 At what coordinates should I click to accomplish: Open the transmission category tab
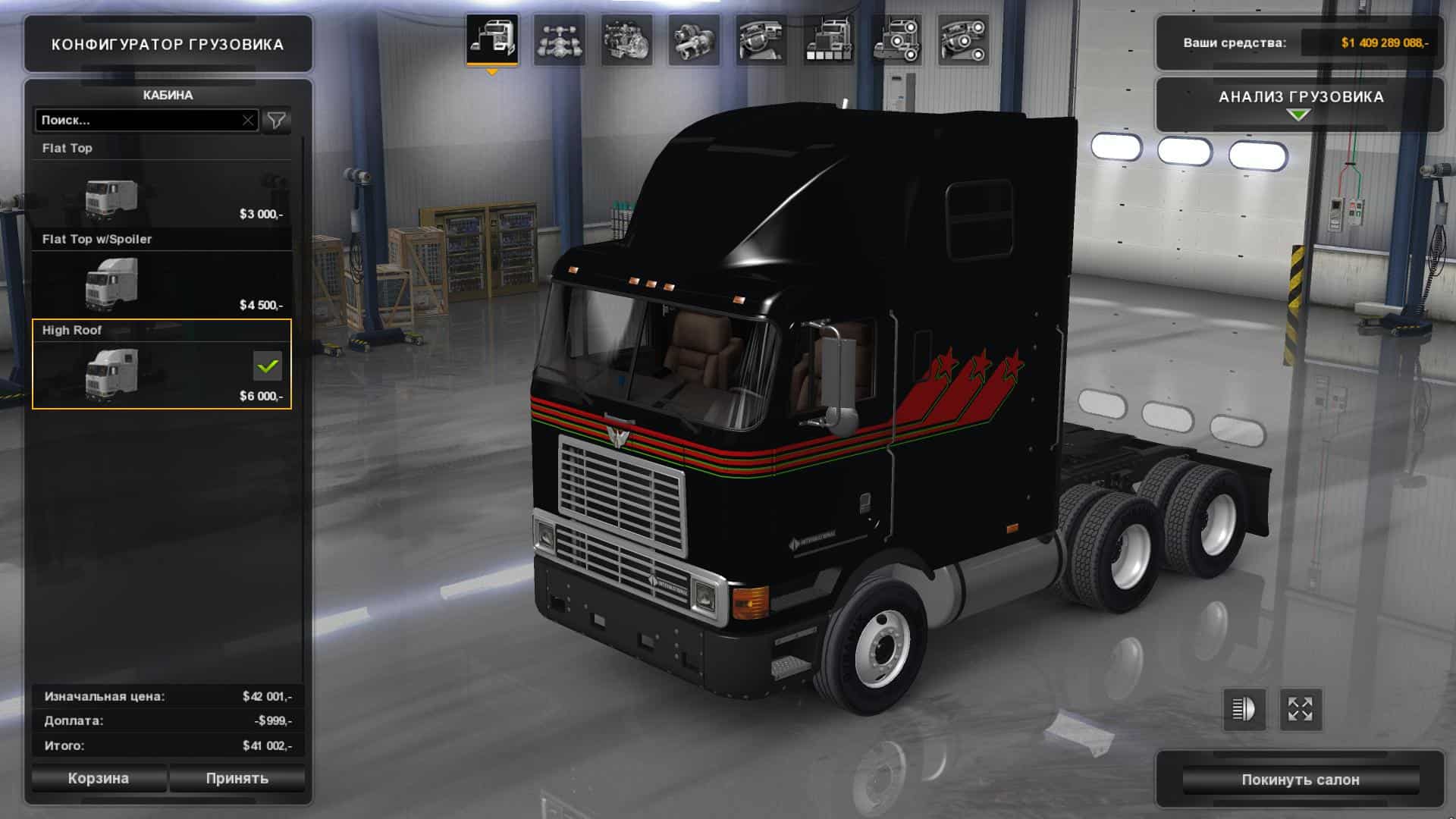pyautogui.click(x=693, y=39)
